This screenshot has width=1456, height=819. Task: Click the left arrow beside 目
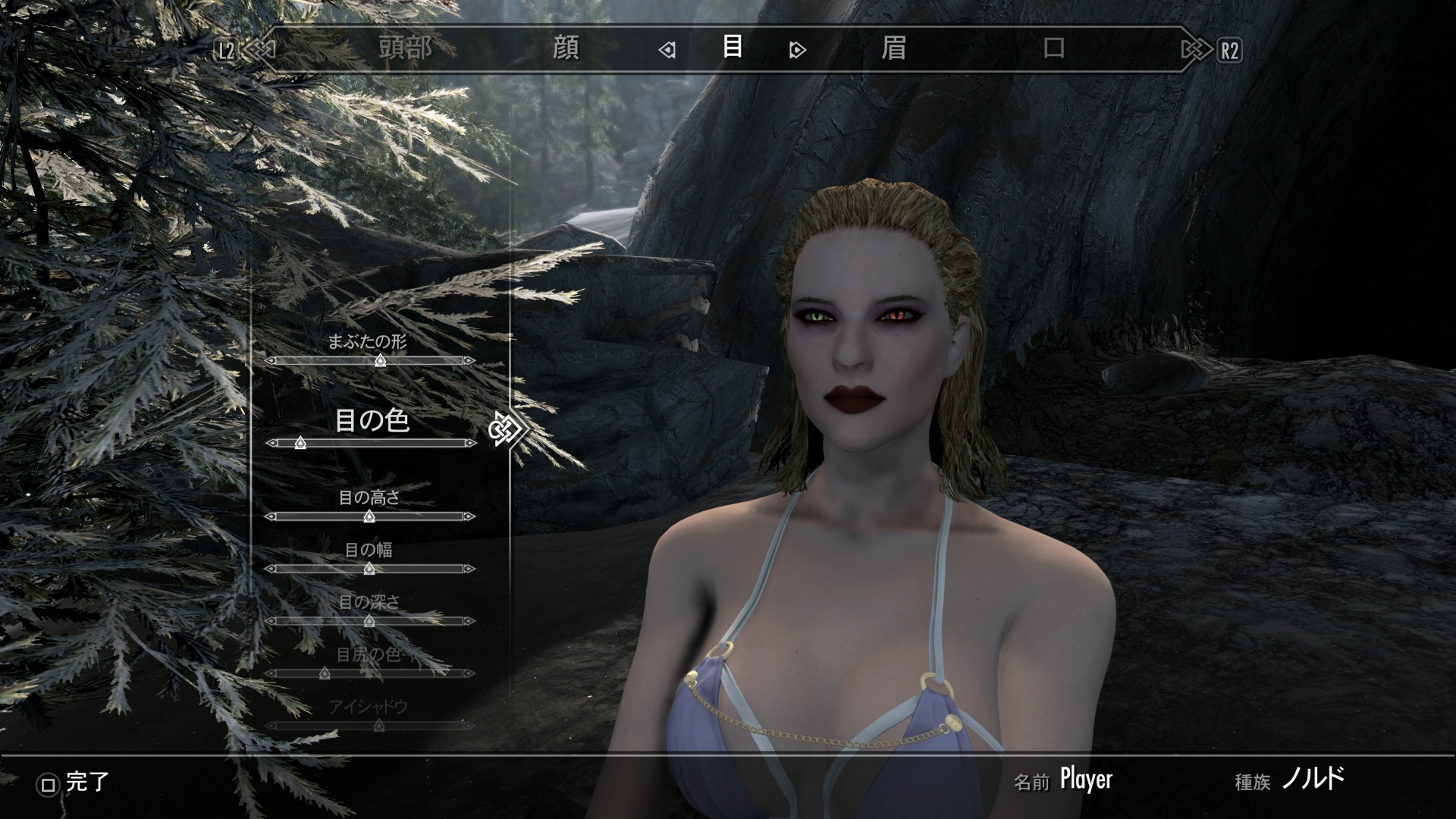click(667, 51)
